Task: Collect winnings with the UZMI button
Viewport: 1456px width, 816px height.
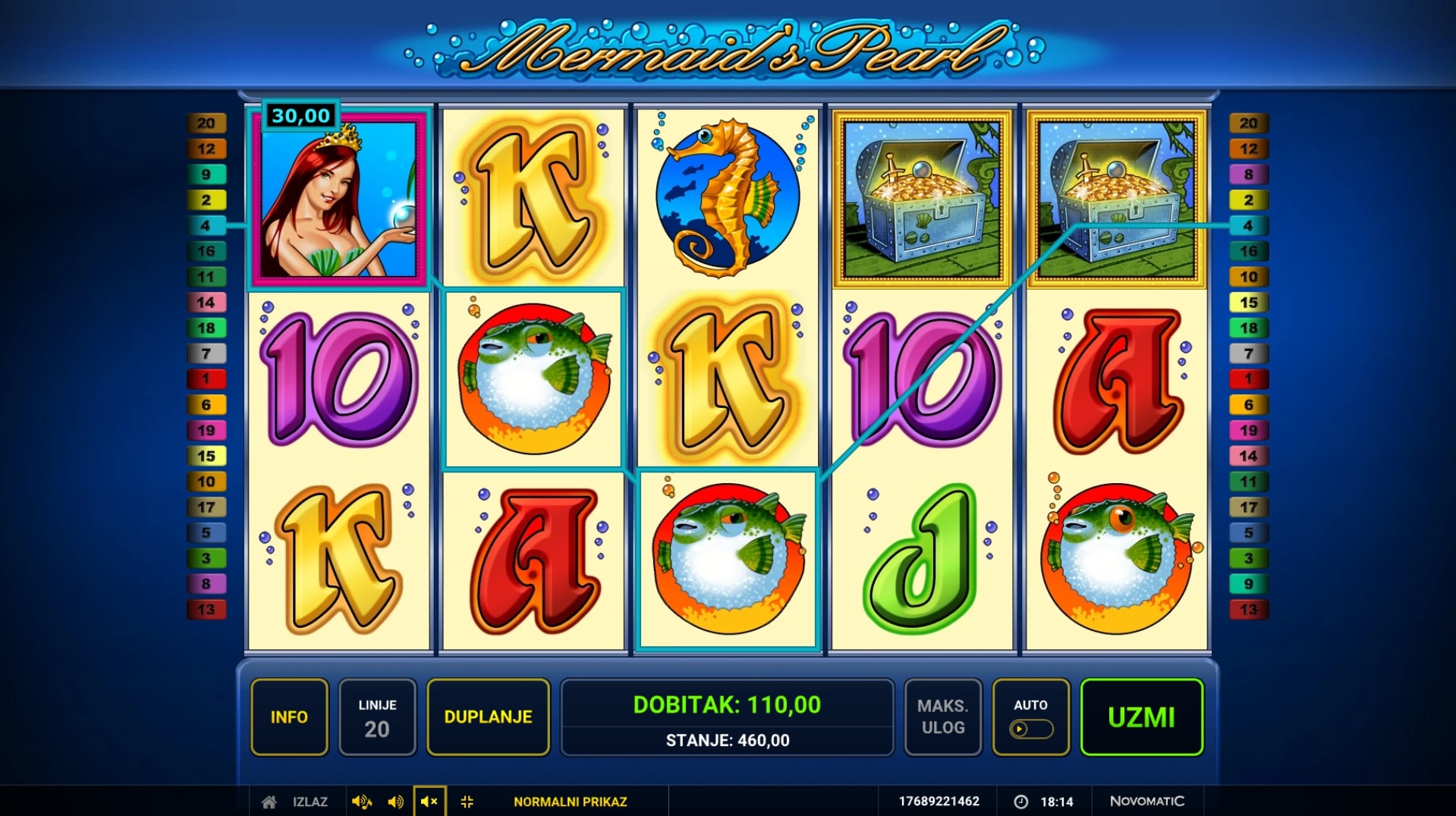Action: pos(1141,717)
